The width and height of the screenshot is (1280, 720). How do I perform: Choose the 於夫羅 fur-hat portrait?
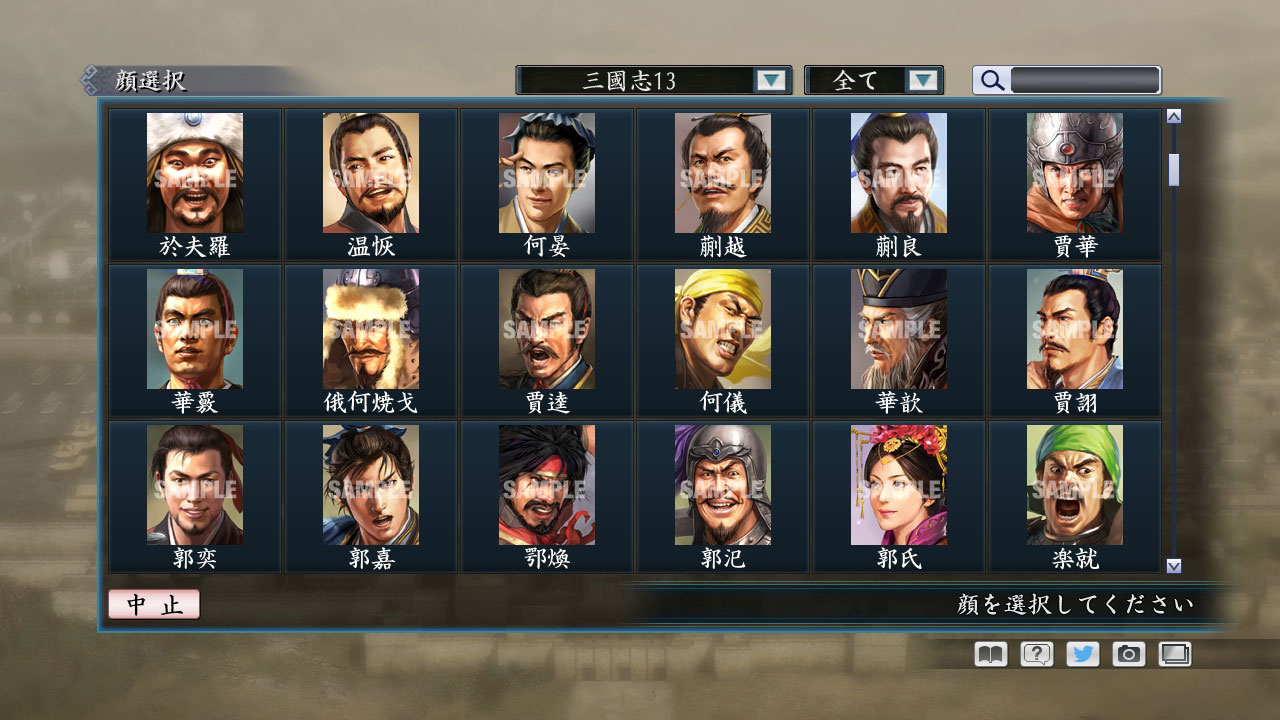pyautogui.click(x=193, y=173)
